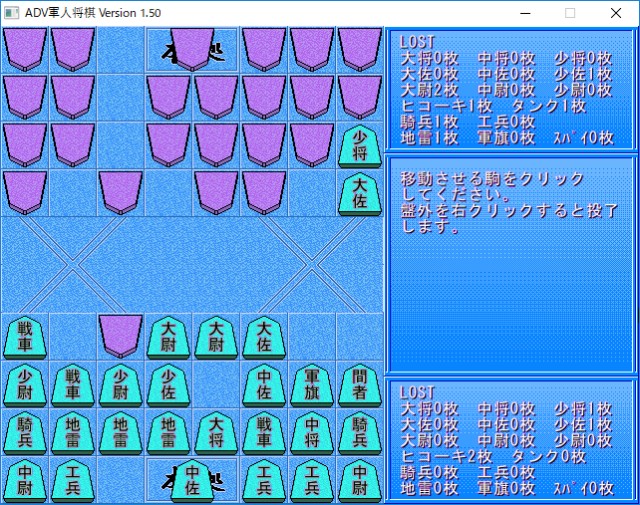Choose the 大将 general piece

[216, 433]
